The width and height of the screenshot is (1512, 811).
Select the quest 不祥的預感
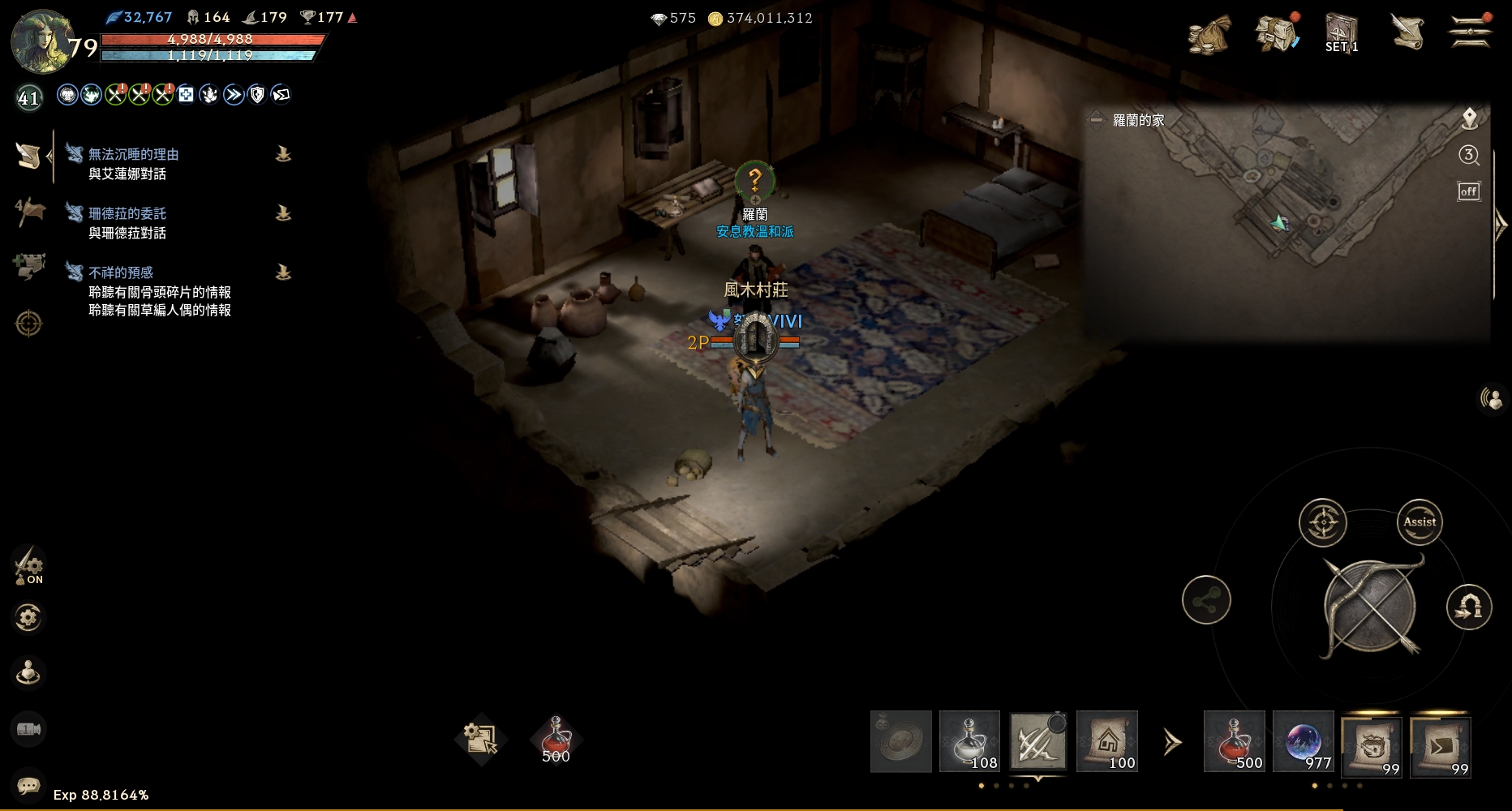tap(121, 272)
